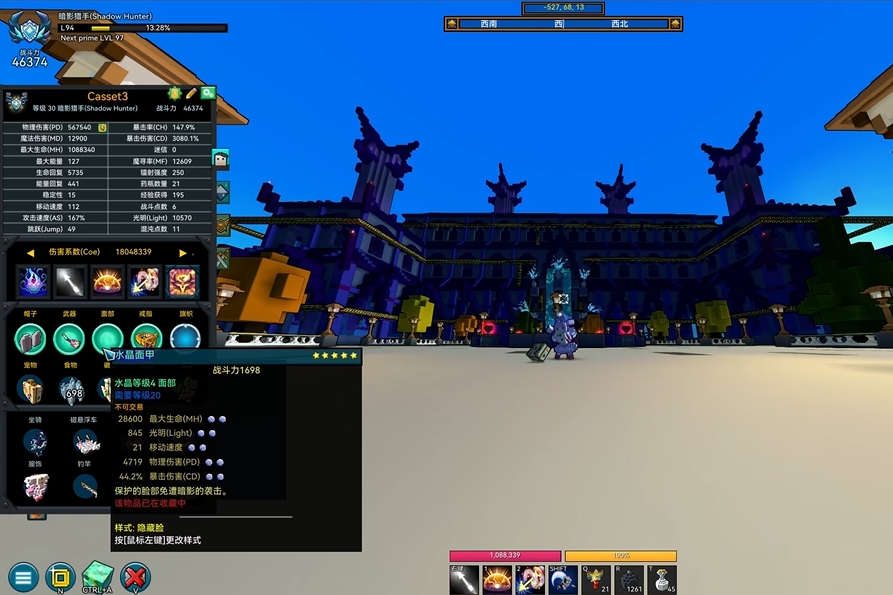Open the hamburger main menu button

[x=23, y=576]
